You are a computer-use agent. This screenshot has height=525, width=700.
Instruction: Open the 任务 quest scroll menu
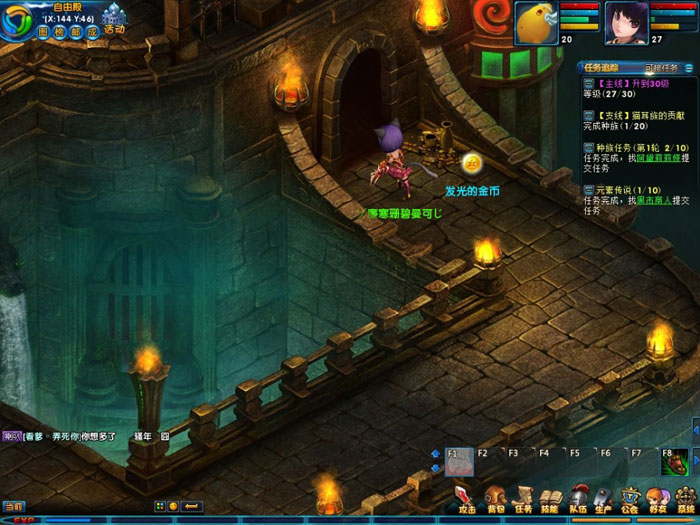coord(522,497)
